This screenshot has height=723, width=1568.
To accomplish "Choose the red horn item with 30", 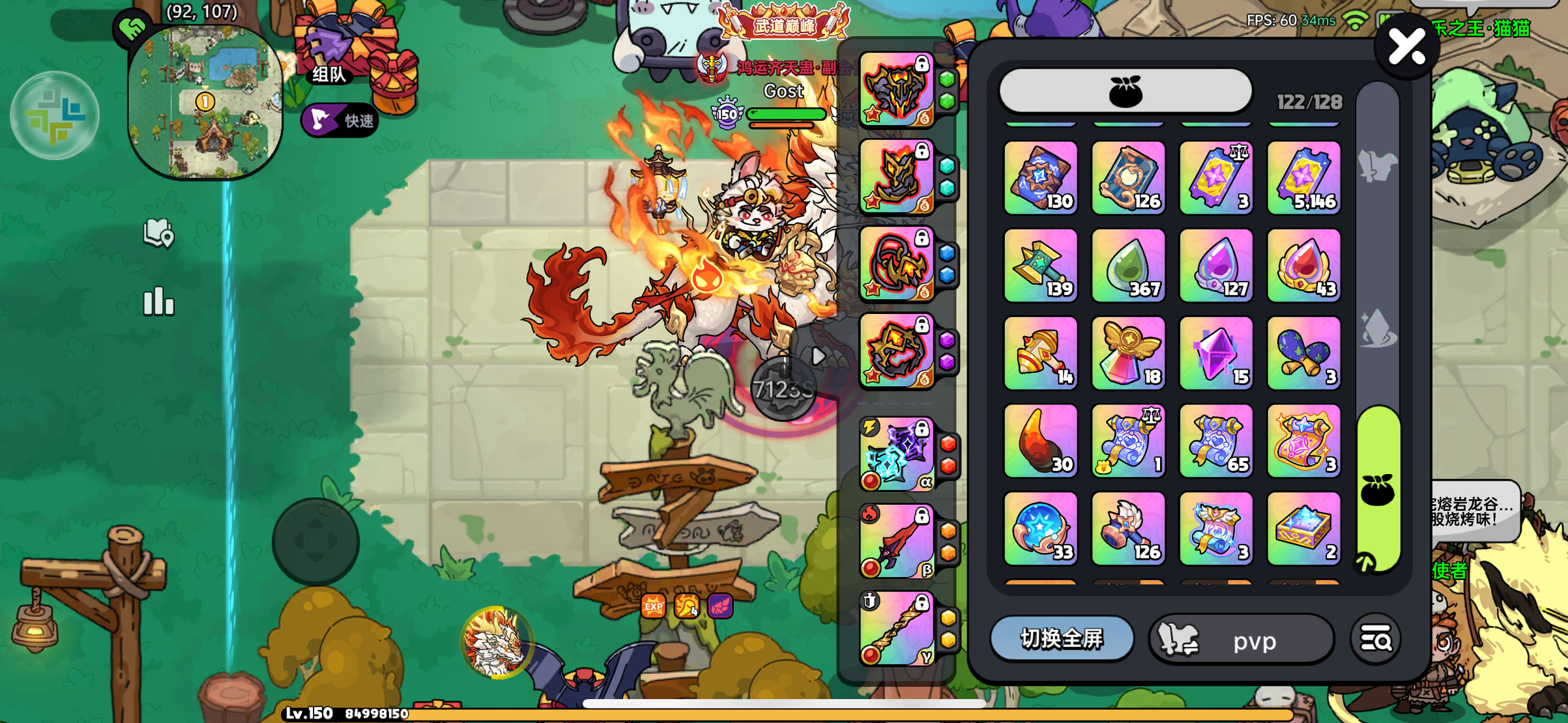I will (1041, 441).
